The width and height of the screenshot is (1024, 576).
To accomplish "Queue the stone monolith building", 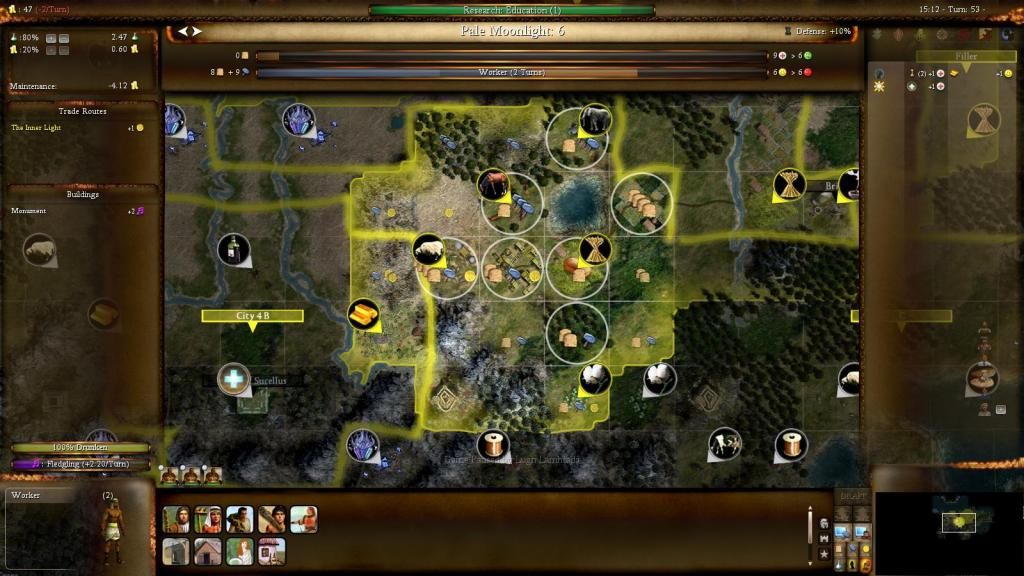I will (175, 551).
